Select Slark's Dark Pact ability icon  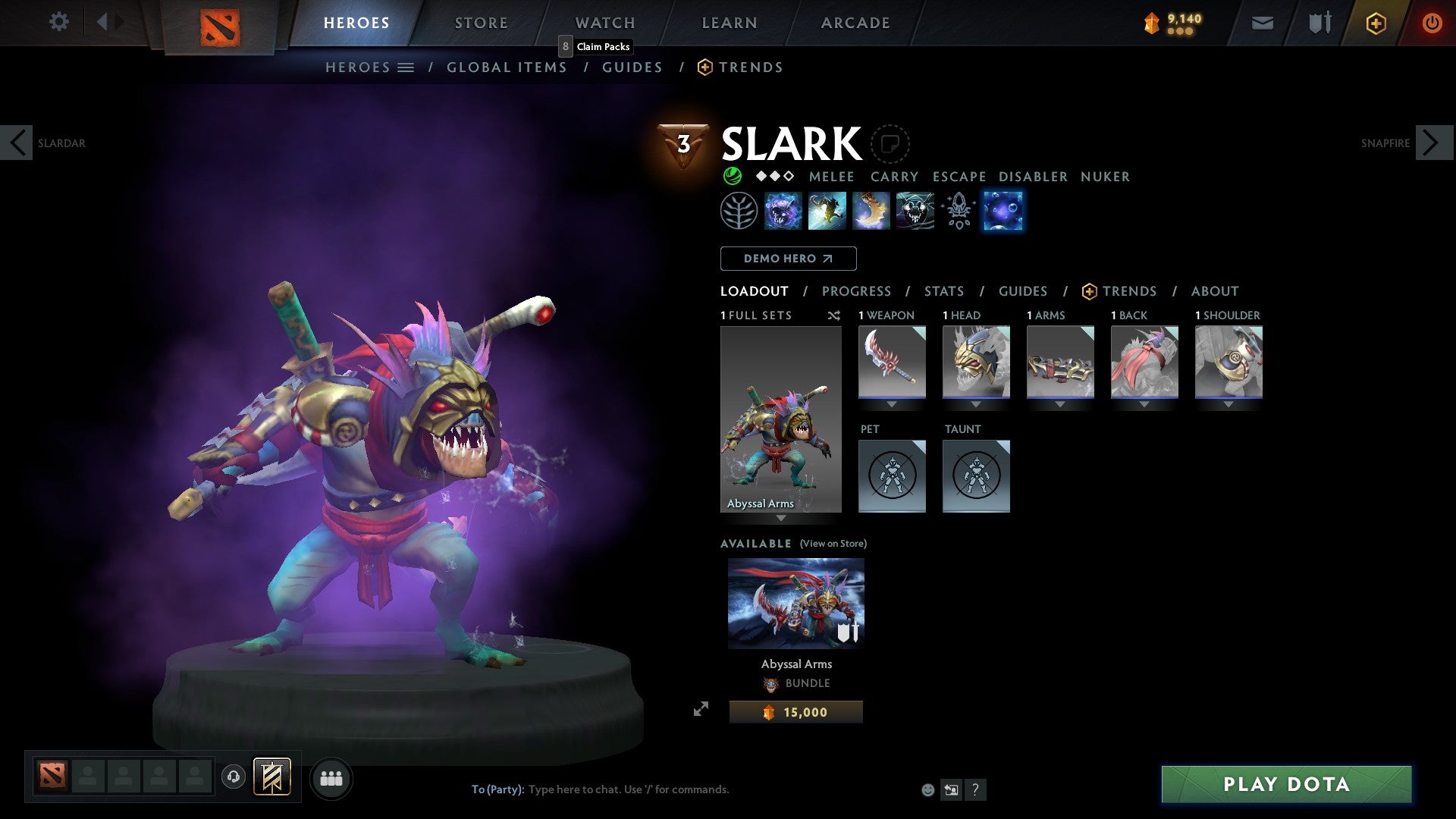point(782,211)
